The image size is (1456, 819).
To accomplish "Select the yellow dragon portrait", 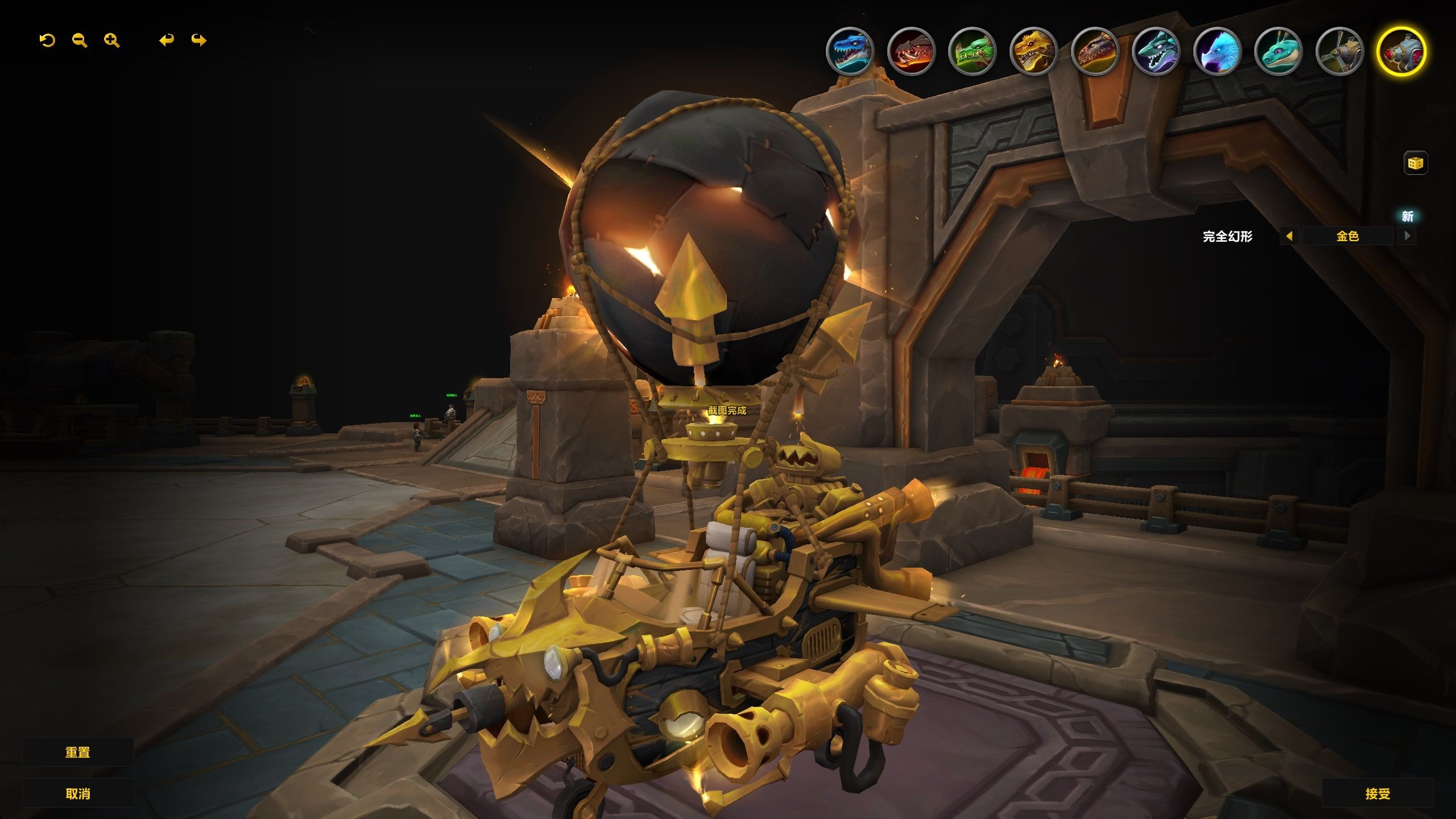I will pos(1033,51).
